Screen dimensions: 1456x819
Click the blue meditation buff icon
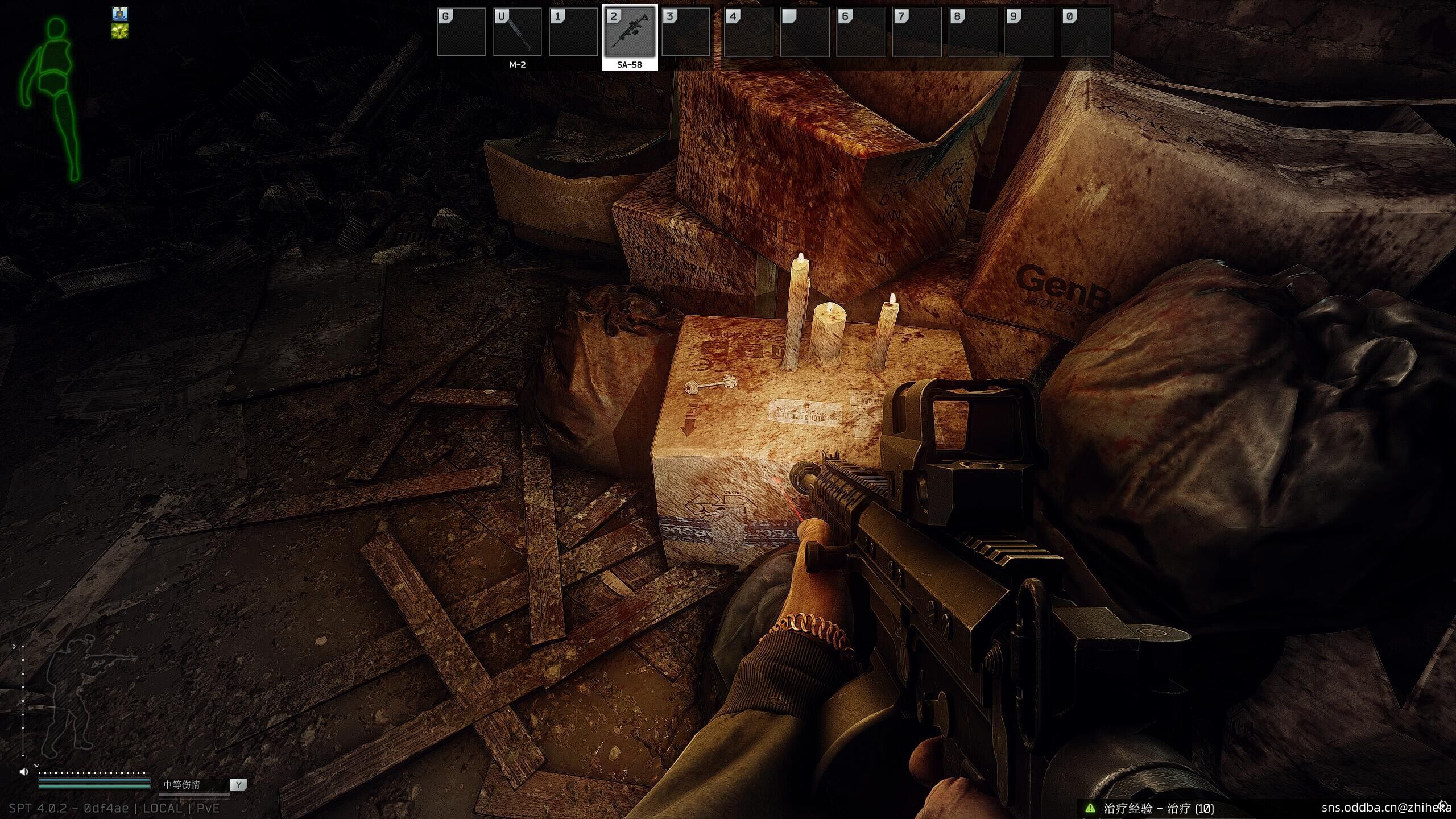tap(120, 14)
